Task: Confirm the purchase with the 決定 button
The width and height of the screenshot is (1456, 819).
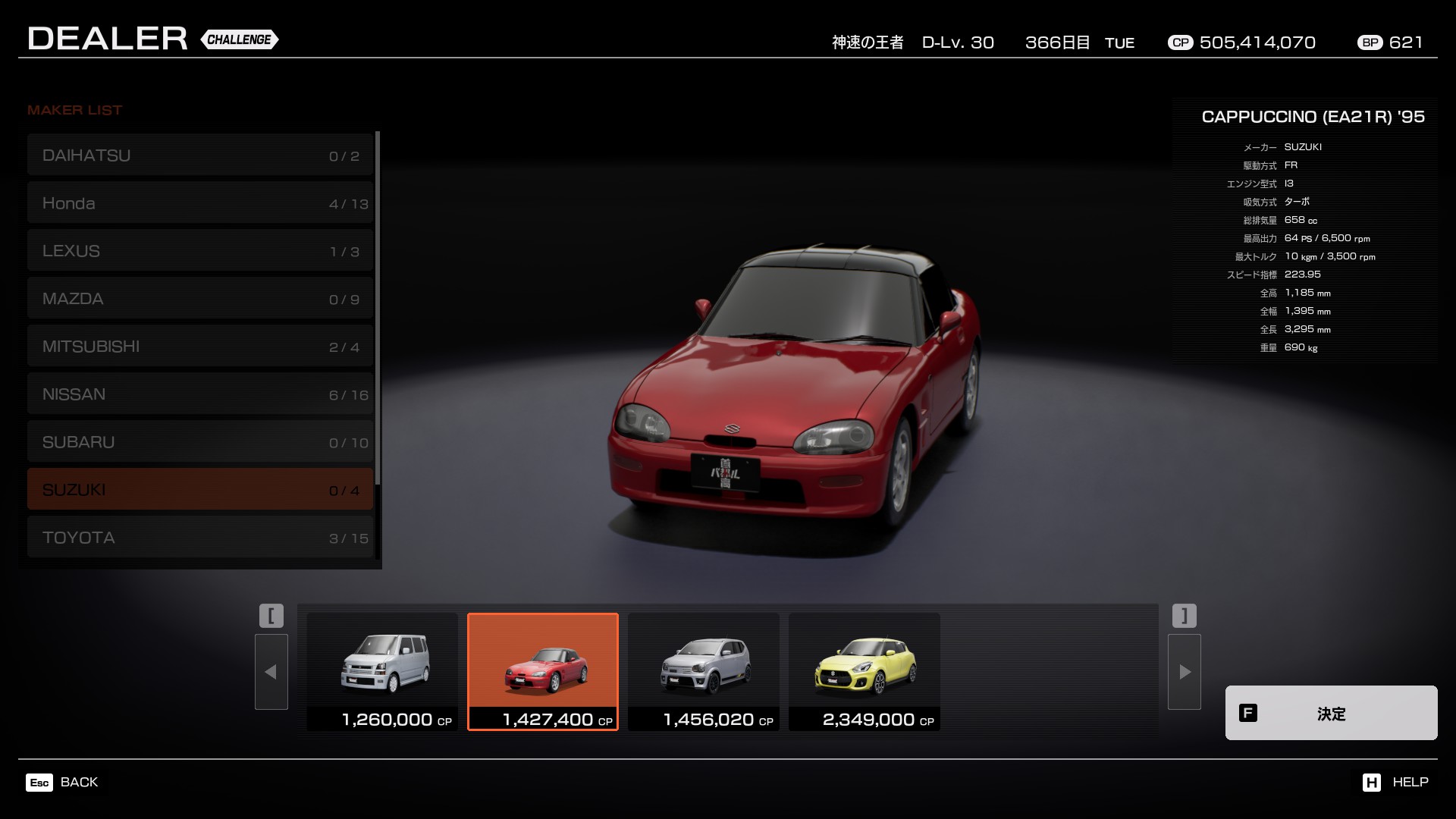Action: [1331, 713]
